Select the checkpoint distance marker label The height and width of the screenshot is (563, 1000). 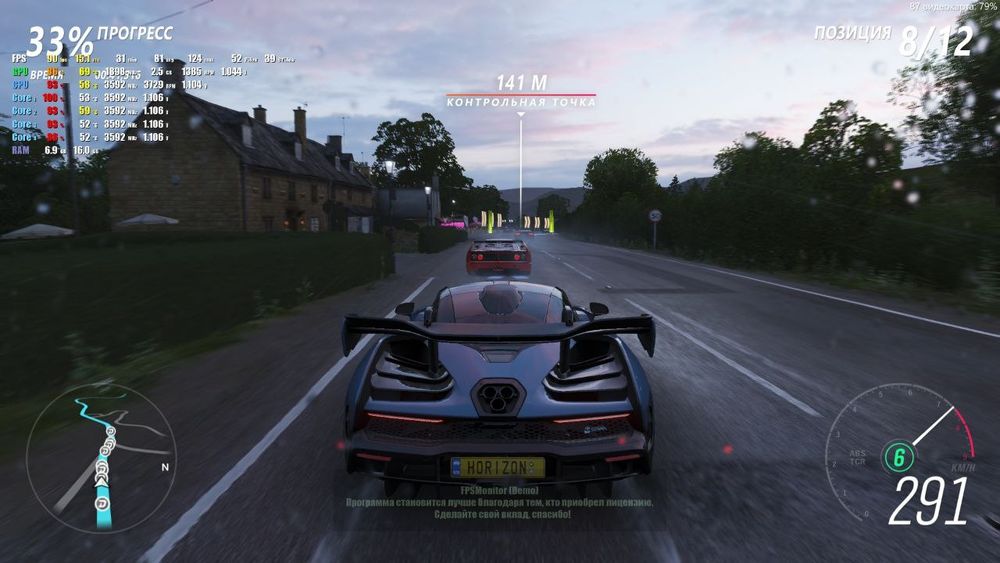tap(520, 93)
